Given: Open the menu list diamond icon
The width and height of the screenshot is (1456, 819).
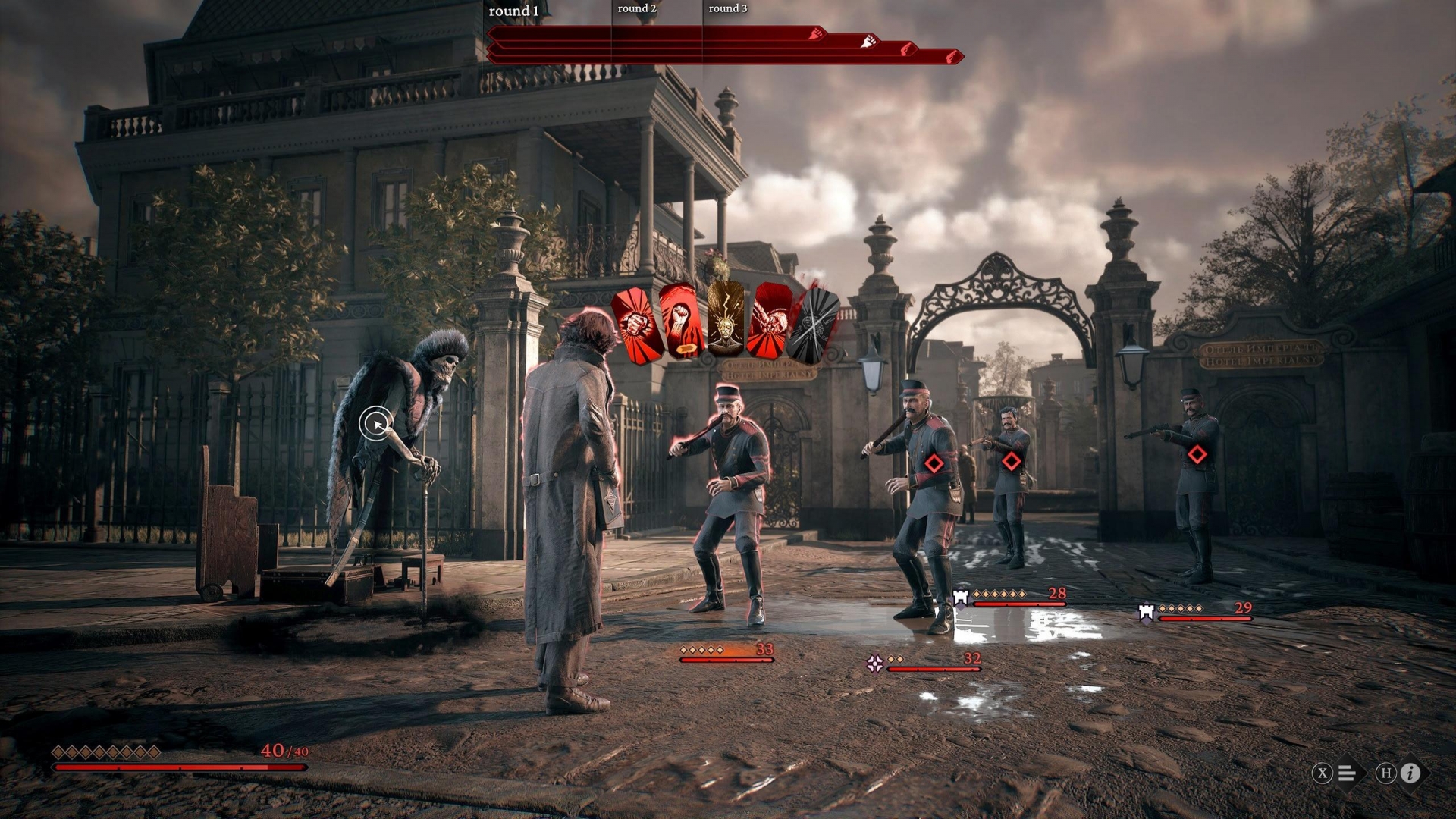Looking at the screenshot, I should pos(1348,773).
